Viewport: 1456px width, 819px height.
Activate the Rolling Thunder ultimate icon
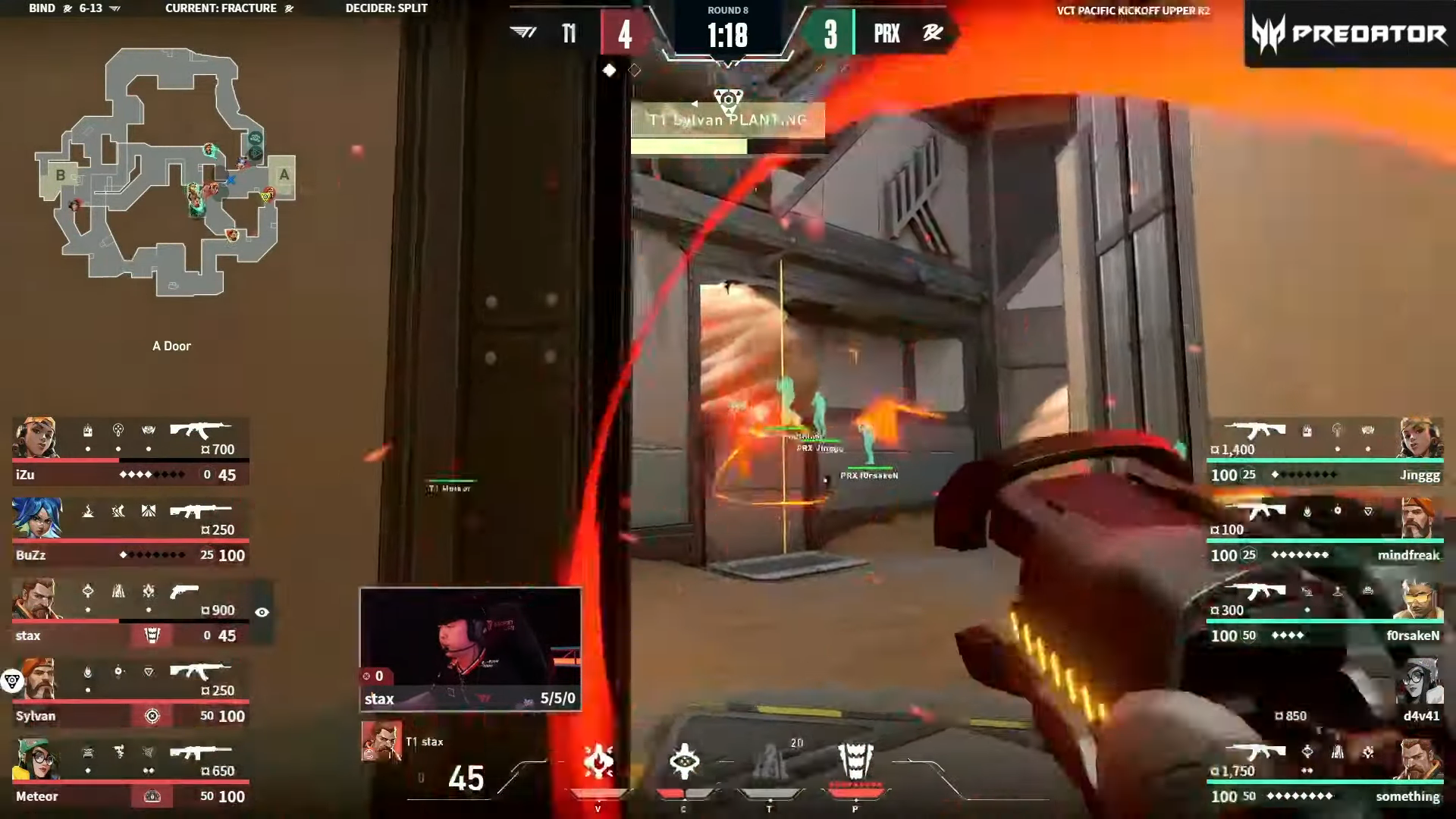coord(855,761)
